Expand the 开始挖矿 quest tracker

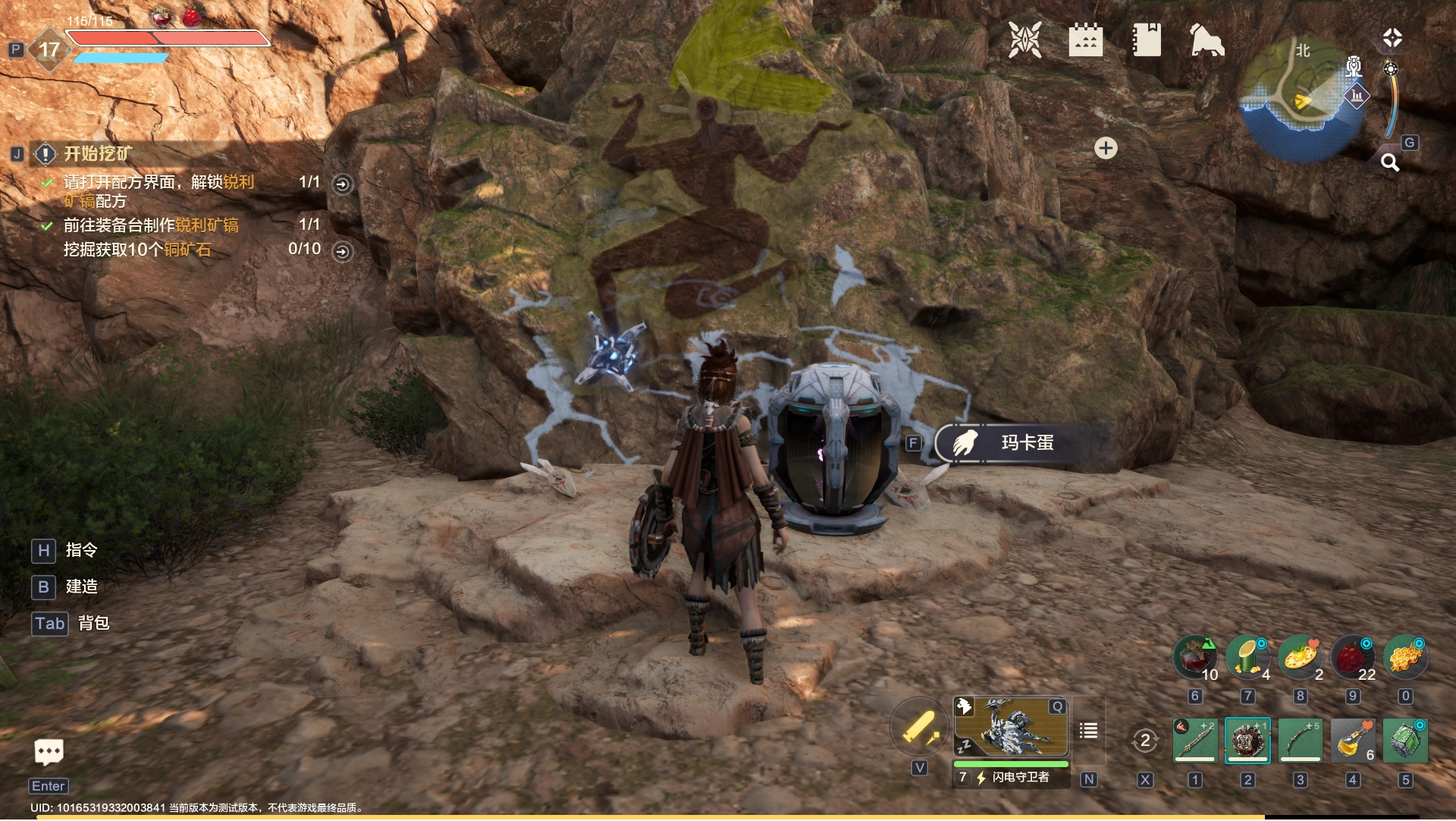click(x=97, y=154)
